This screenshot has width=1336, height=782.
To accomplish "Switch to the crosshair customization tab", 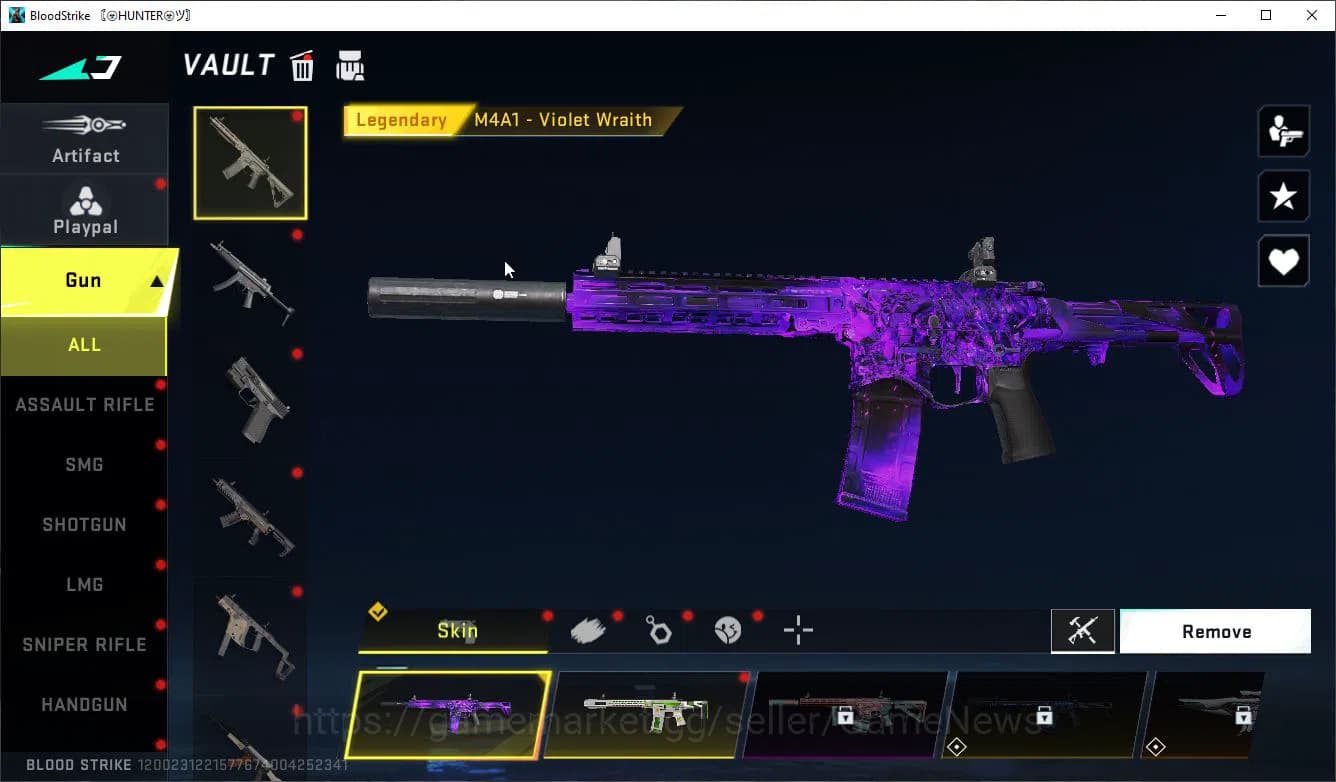I will [798, 631].
